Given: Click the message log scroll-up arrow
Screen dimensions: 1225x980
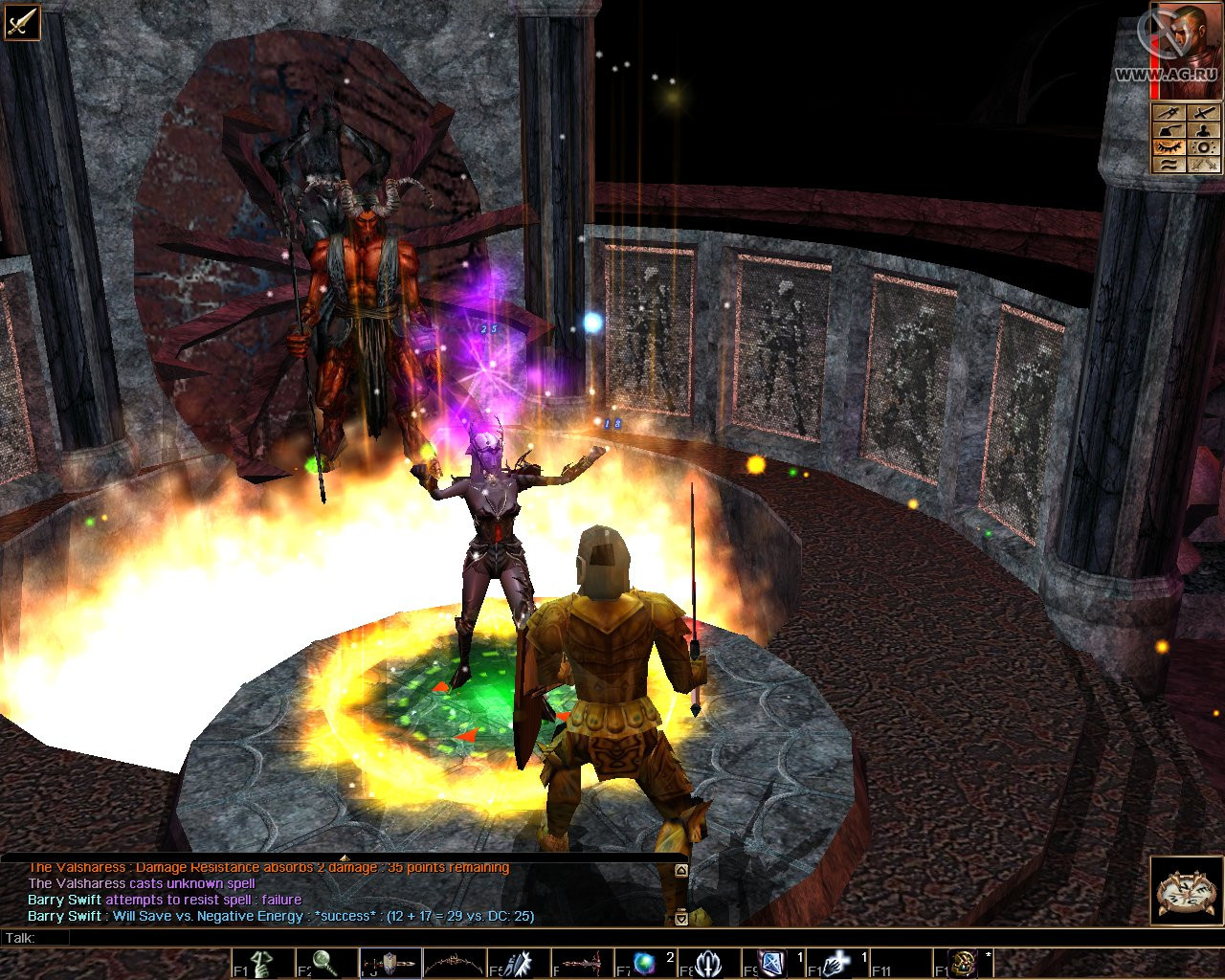Looking at the screenshot, I should click(x=680, y=871).
